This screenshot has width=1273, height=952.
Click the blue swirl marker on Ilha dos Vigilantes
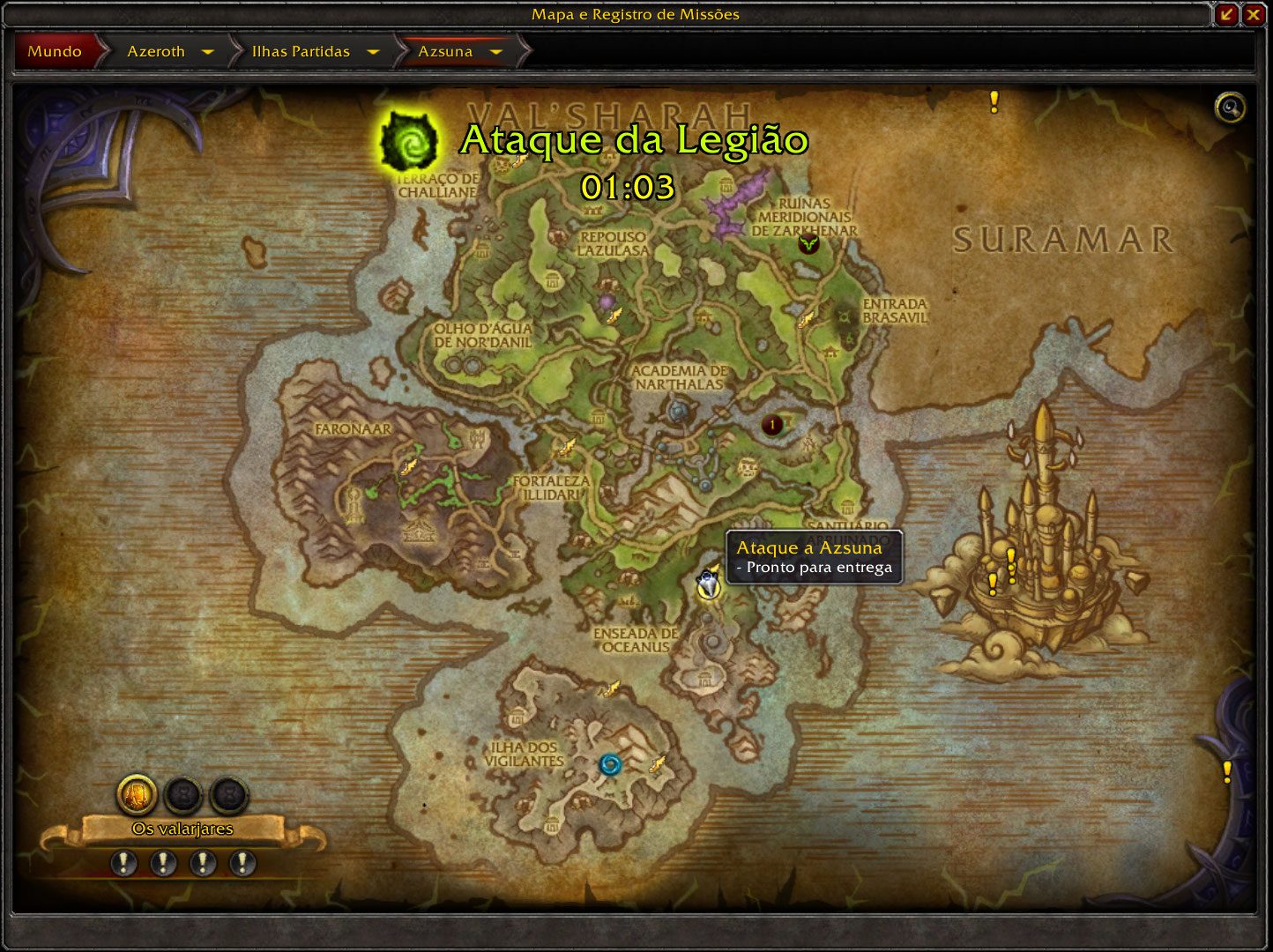pos(610,764)
